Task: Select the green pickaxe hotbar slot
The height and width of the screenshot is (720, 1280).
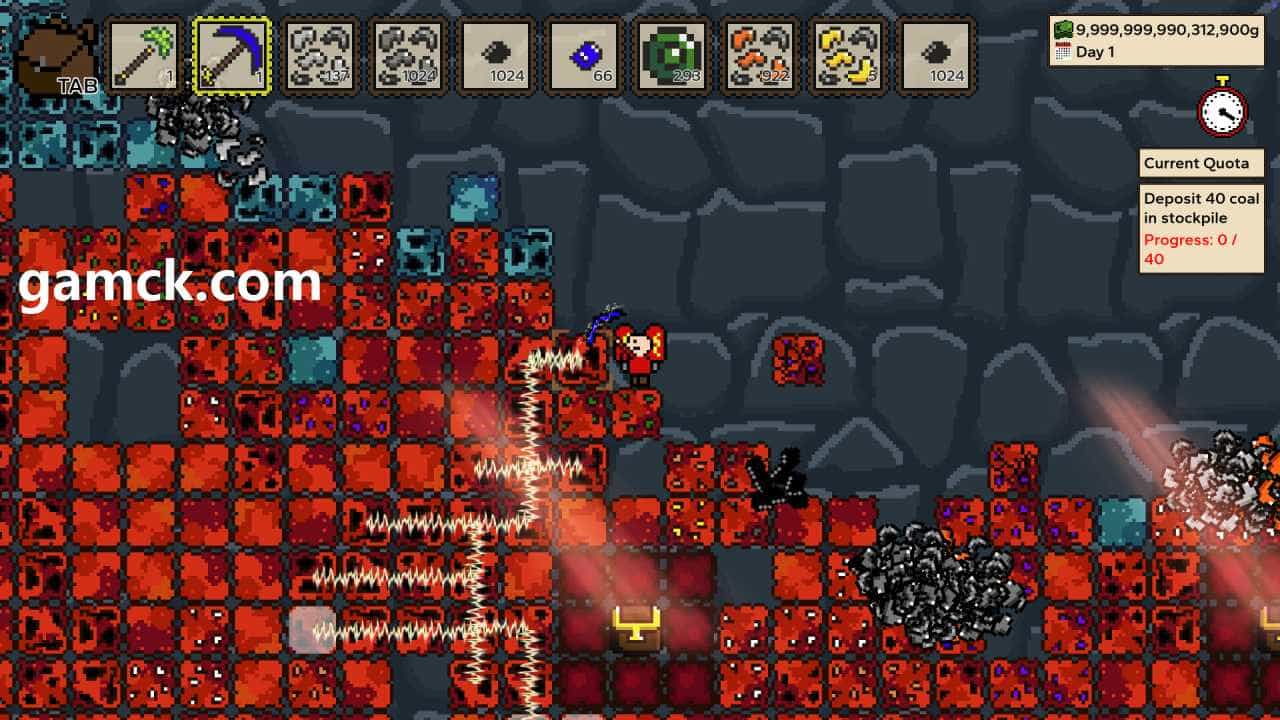Action: pyautogui.click(x=144, y=57)
